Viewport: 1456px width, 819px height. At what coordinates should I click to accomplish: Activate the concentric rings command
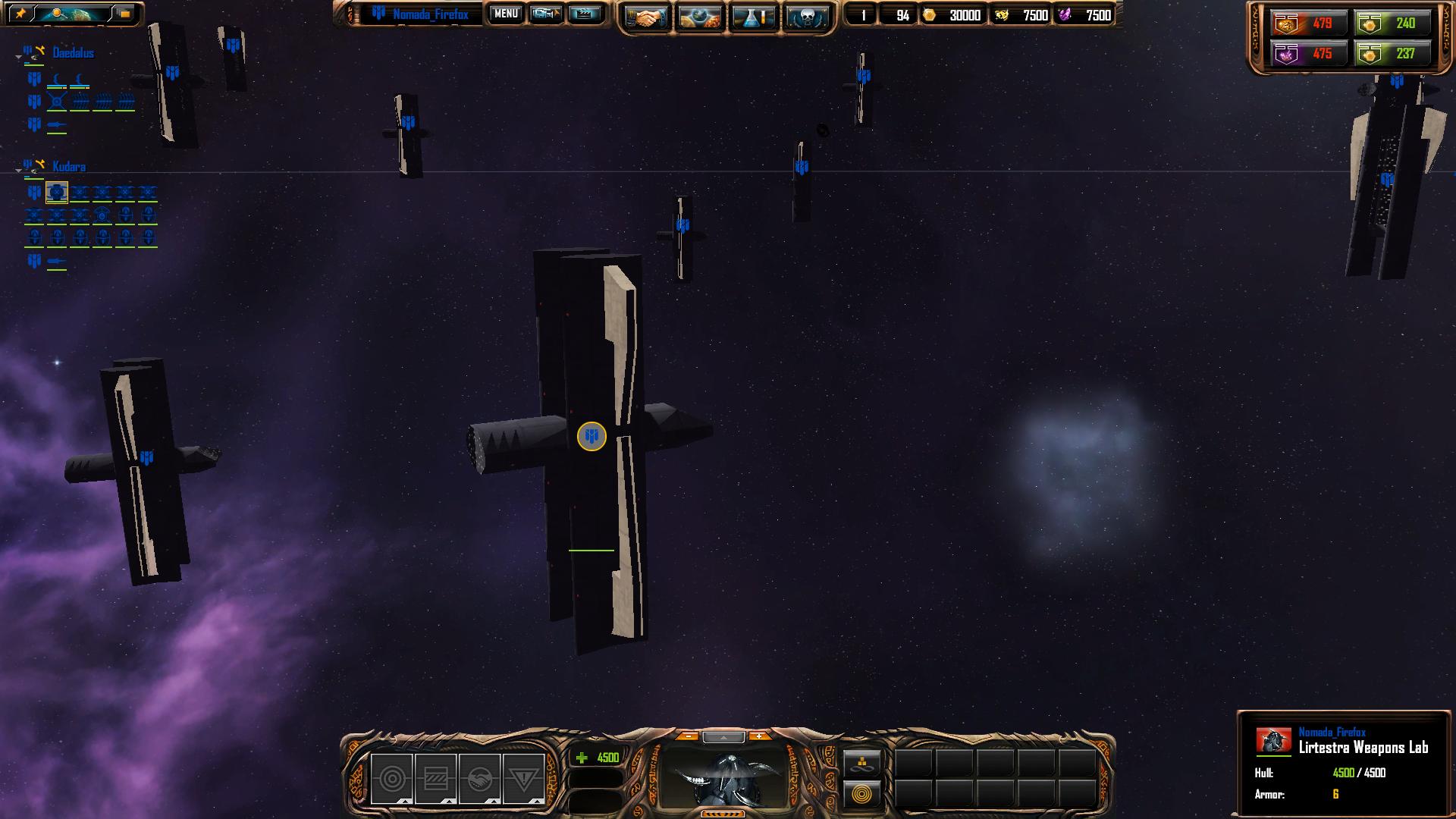(x=862, y=795)
